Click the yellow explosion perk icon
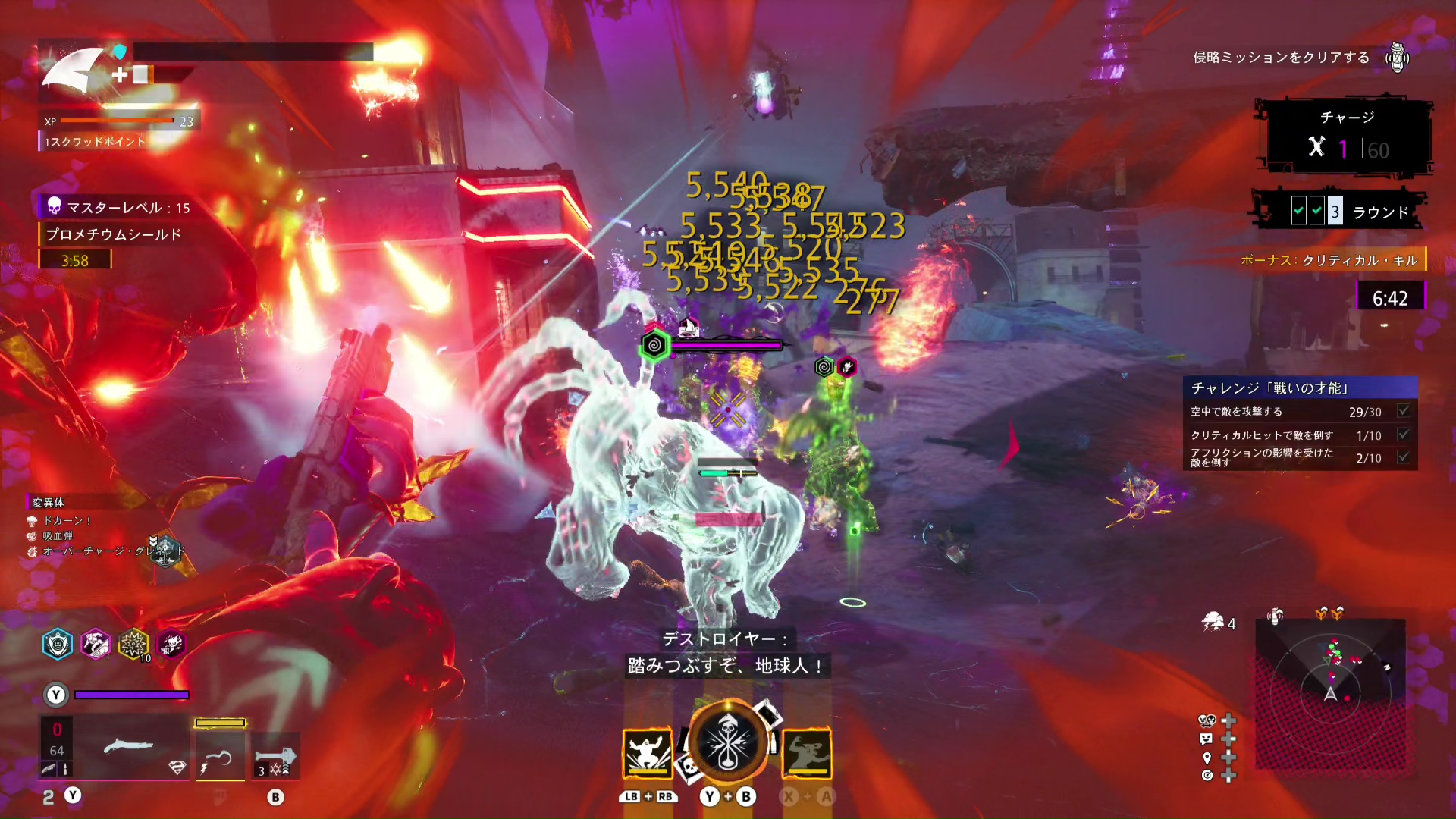The height and width of the screenshot is (819, 1456). [x=133, y=645]
